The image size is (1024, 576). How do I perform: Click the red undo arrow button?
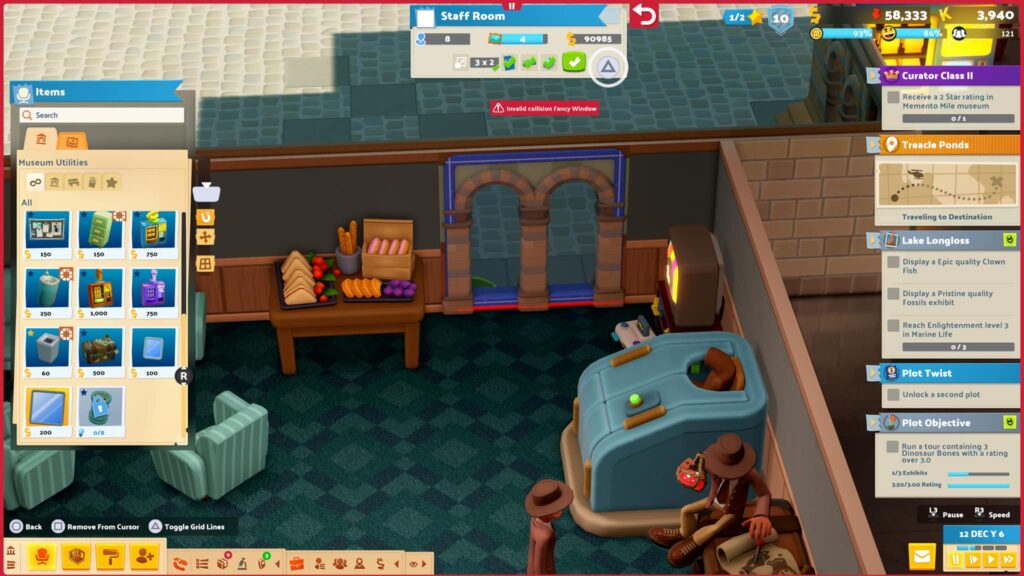click(645, 16)
